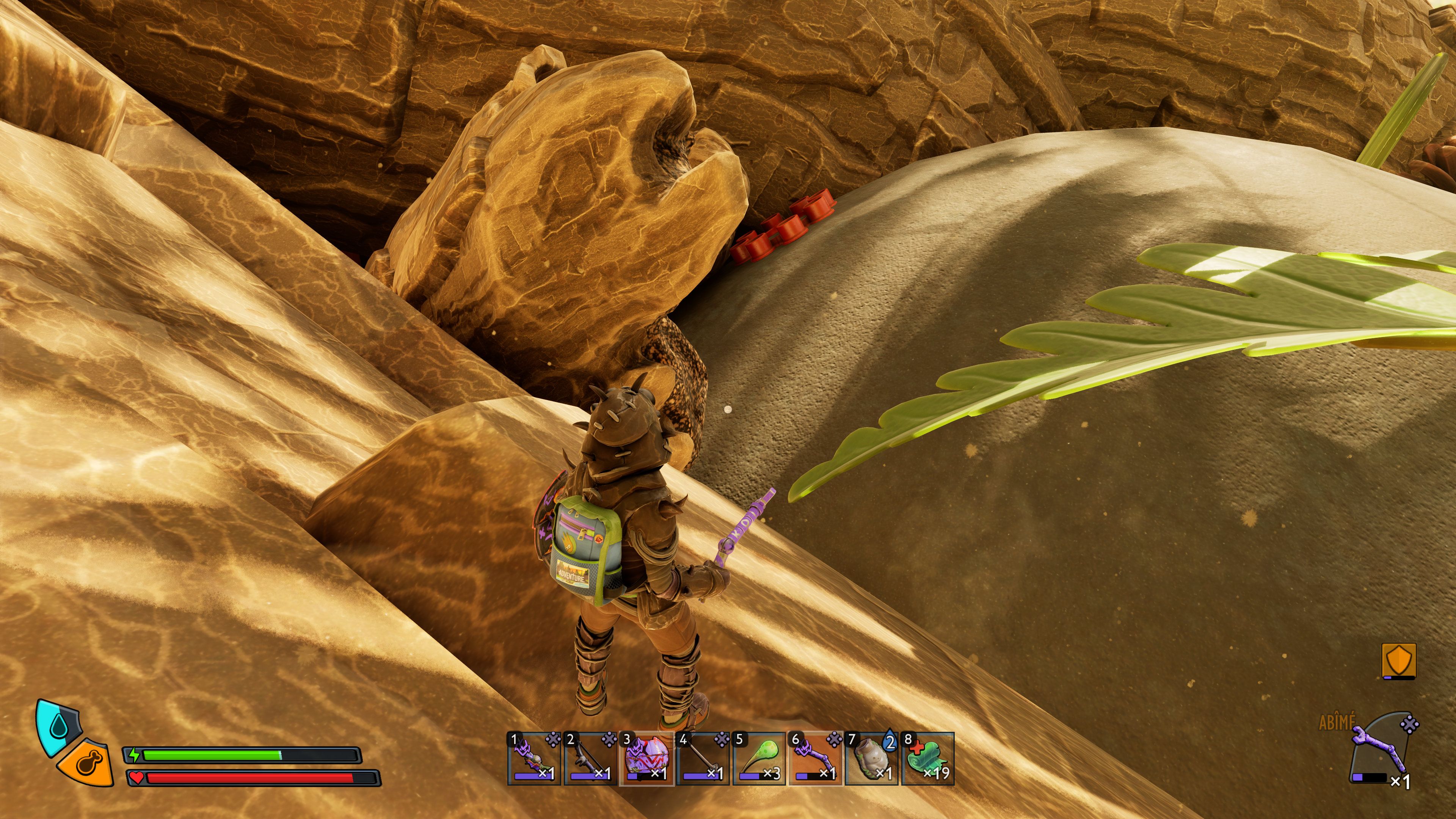This screenshot has height=819, width=1456.
Task: Select the green bandage stack in slot 8
Action: 928,758
